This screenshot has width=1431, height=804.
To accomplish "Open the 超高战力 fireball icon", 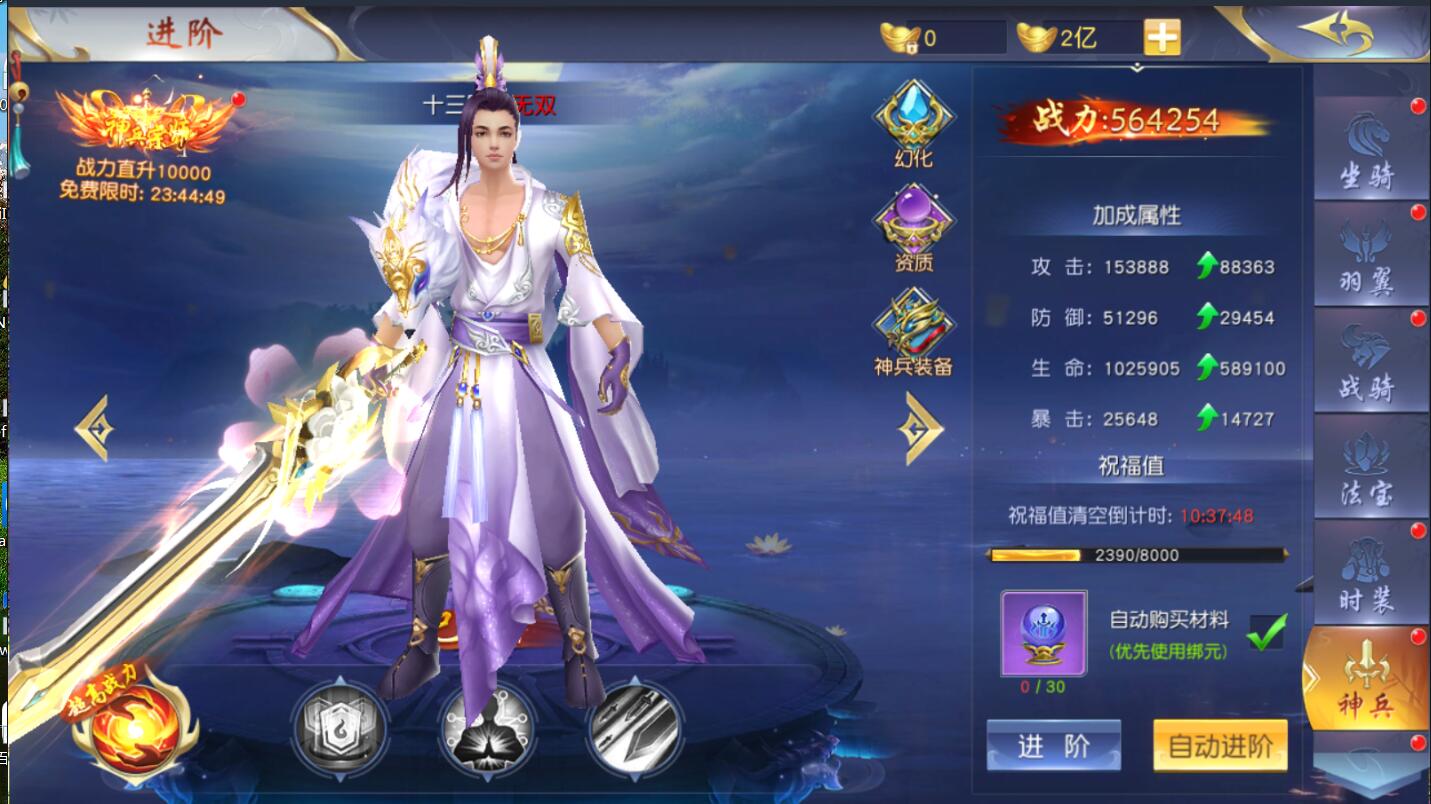I will click(135, 722).
